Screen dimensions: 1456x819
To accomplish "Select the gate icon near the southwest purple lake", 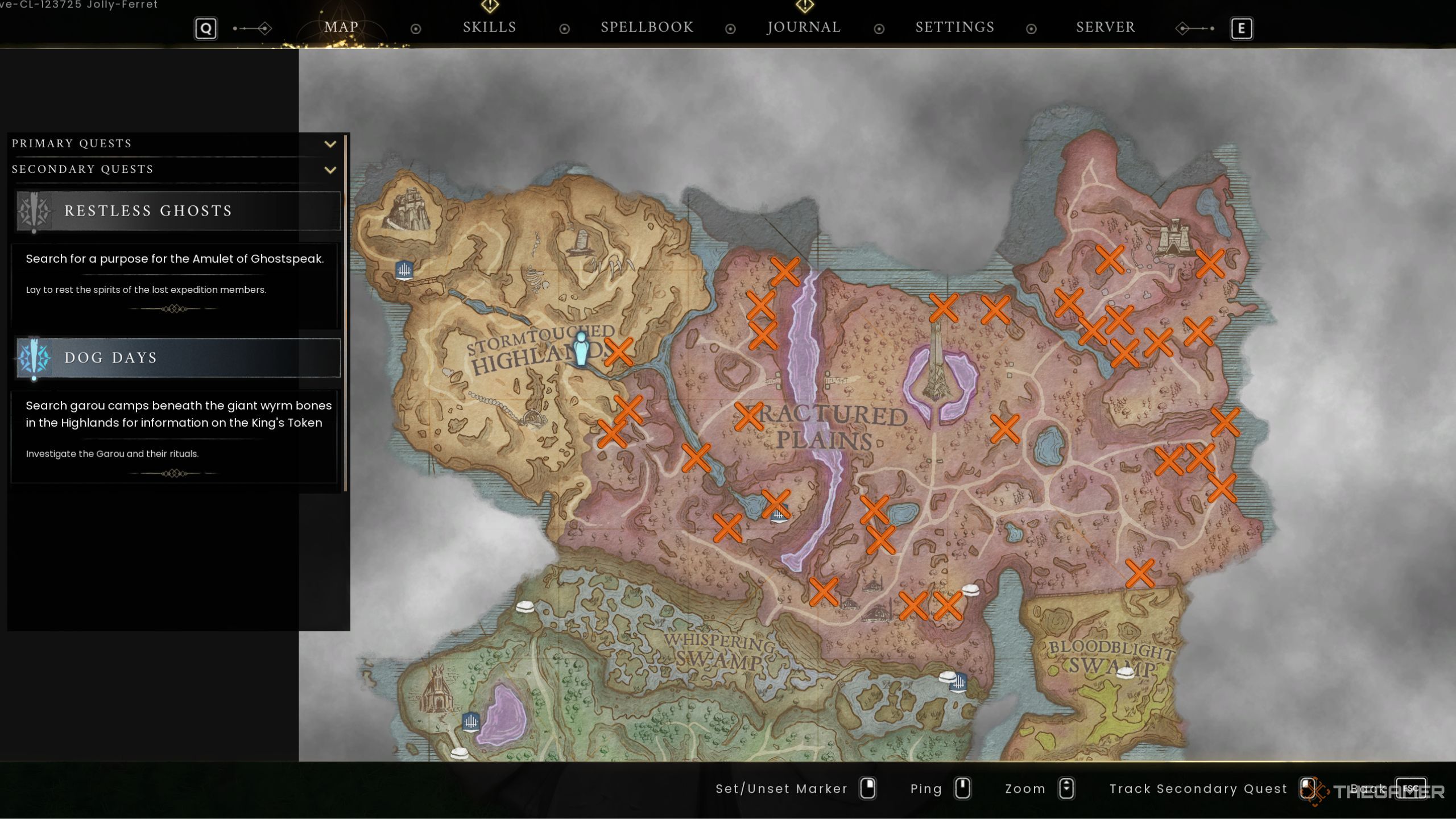I will (x=470, y=722).
